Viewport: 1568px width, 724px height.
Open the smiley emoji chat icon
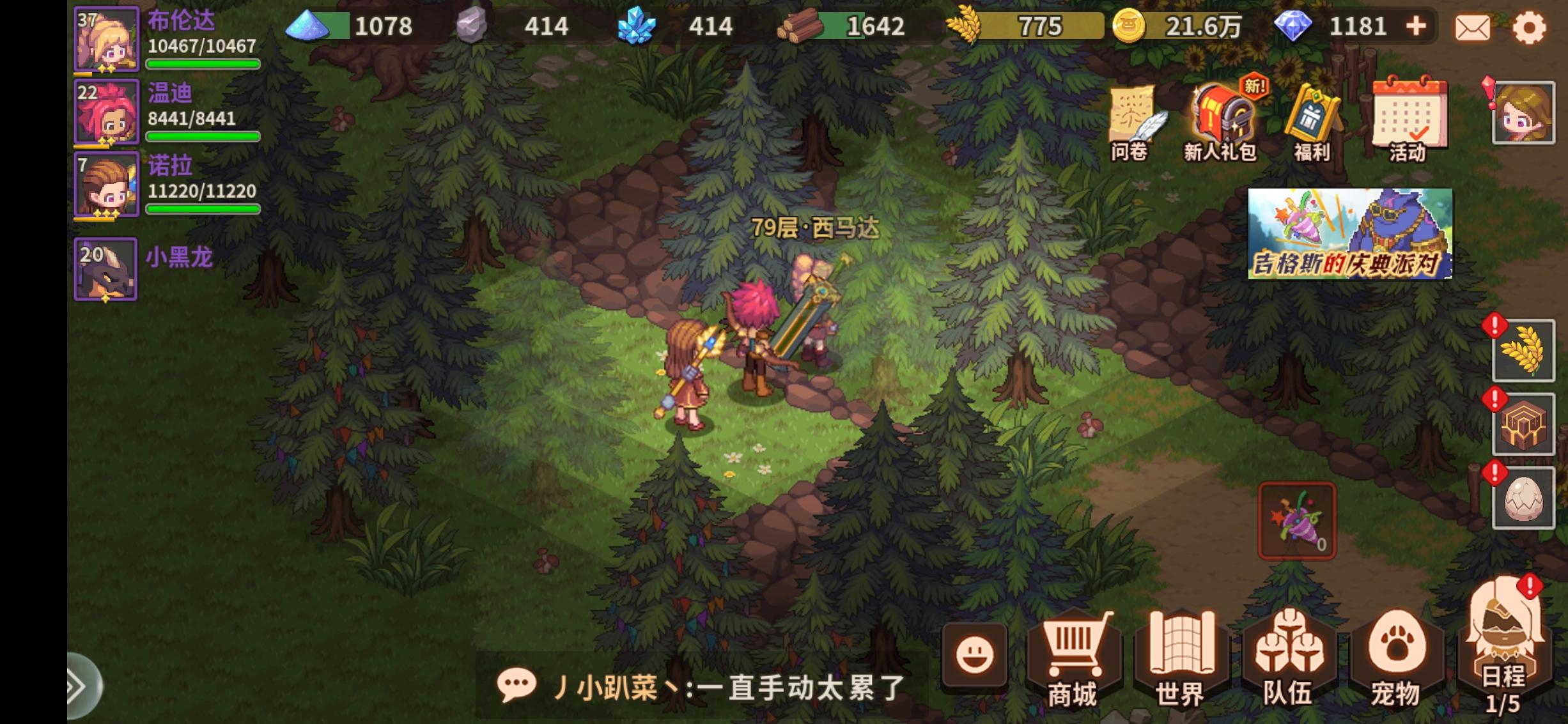974,654
